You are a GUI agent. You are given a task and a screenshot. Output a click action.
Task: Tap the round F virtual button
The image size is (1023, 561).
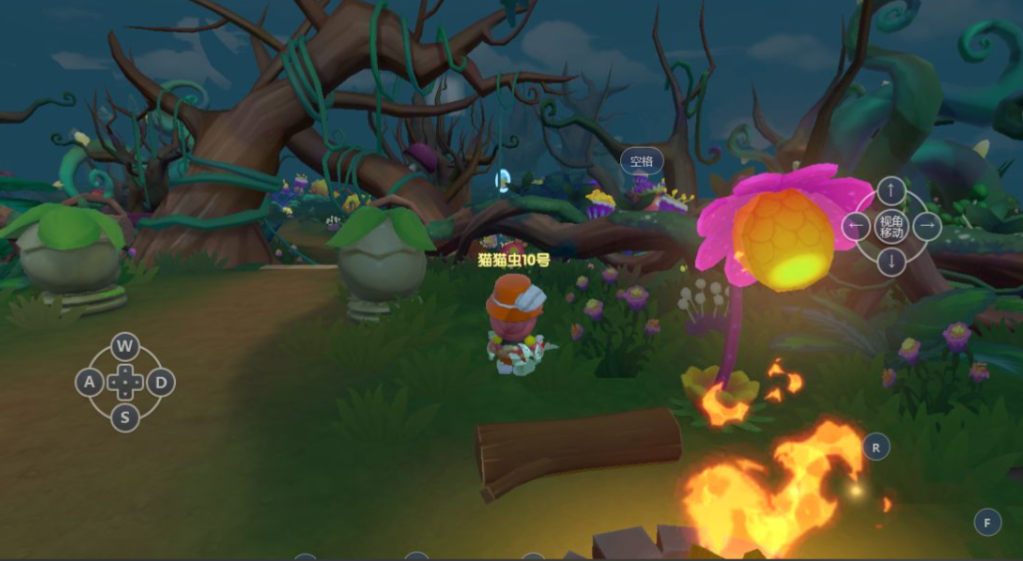coord(987,522)
